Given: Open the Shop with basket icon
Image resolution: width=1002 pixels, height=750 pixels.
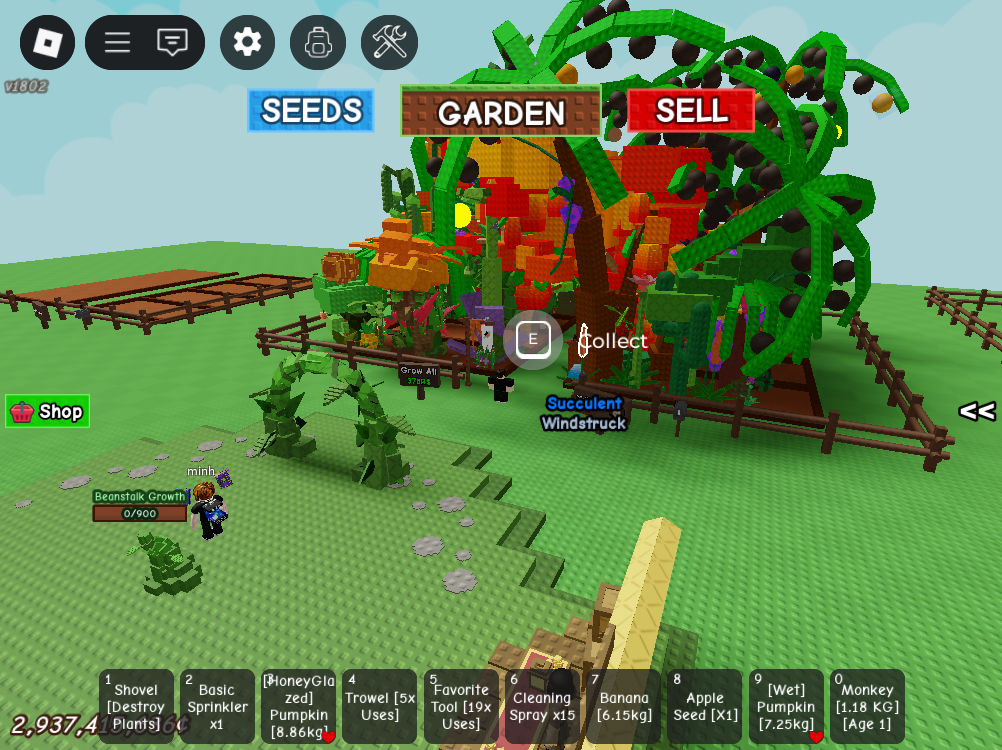Looking at the screenshot, I should tap(47, 411).
